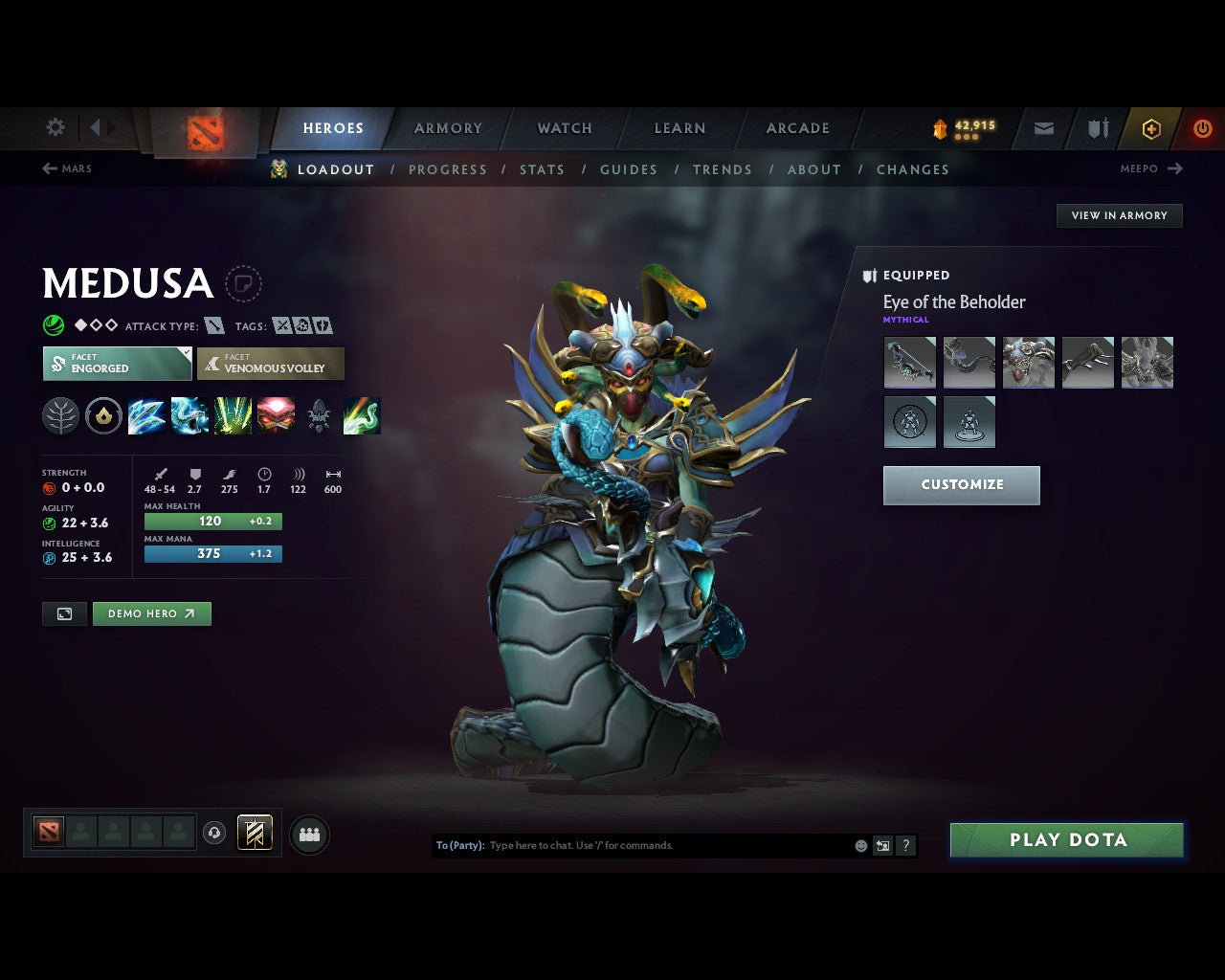The height and width of the screenshot is (980, 1225).
Task: Click the Eye of the Beholder weapon thumbnail
Action: tap(909, 362)
